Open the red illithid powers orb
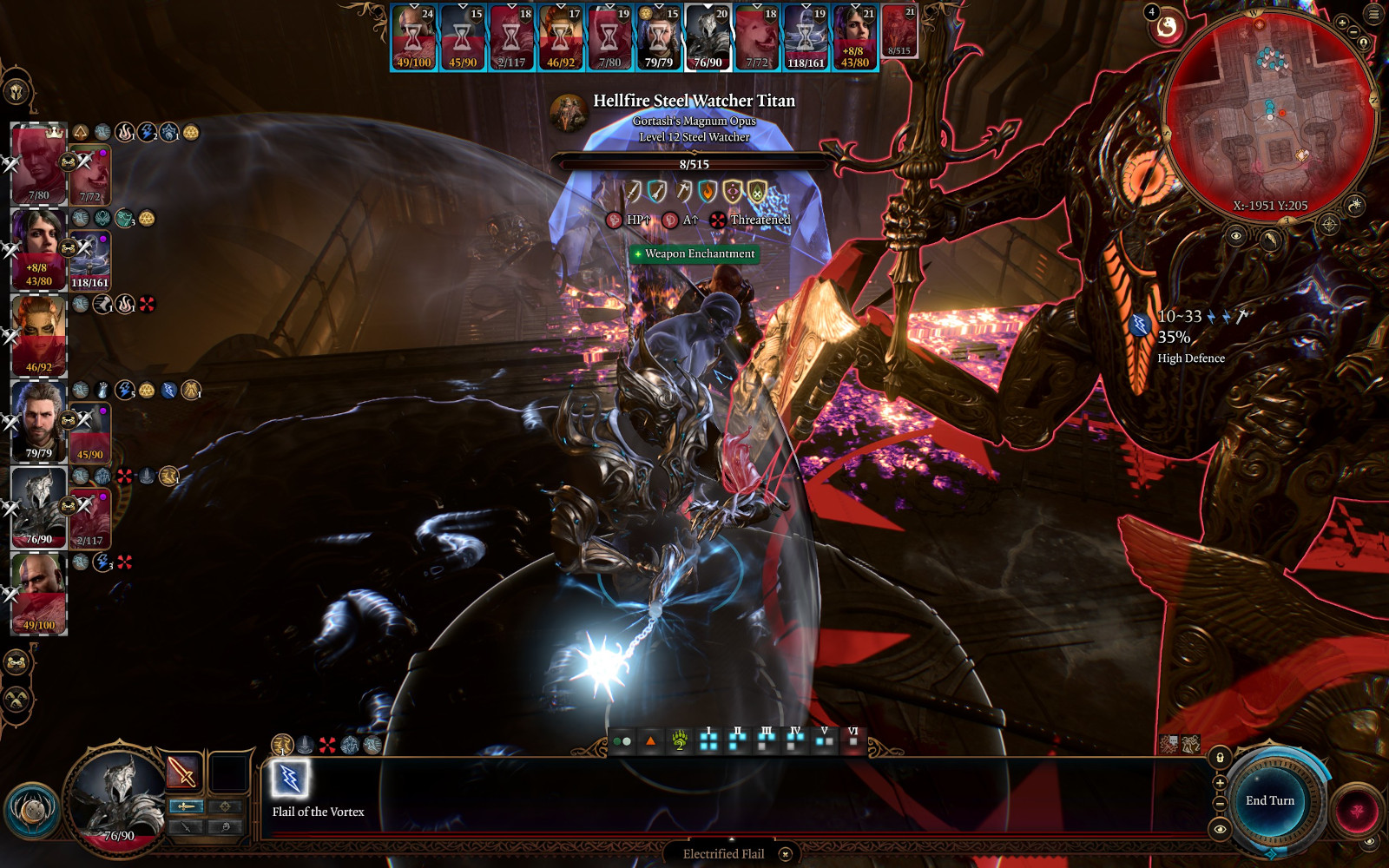This screenshot has height=868, width=1389. coord(1356,812)
